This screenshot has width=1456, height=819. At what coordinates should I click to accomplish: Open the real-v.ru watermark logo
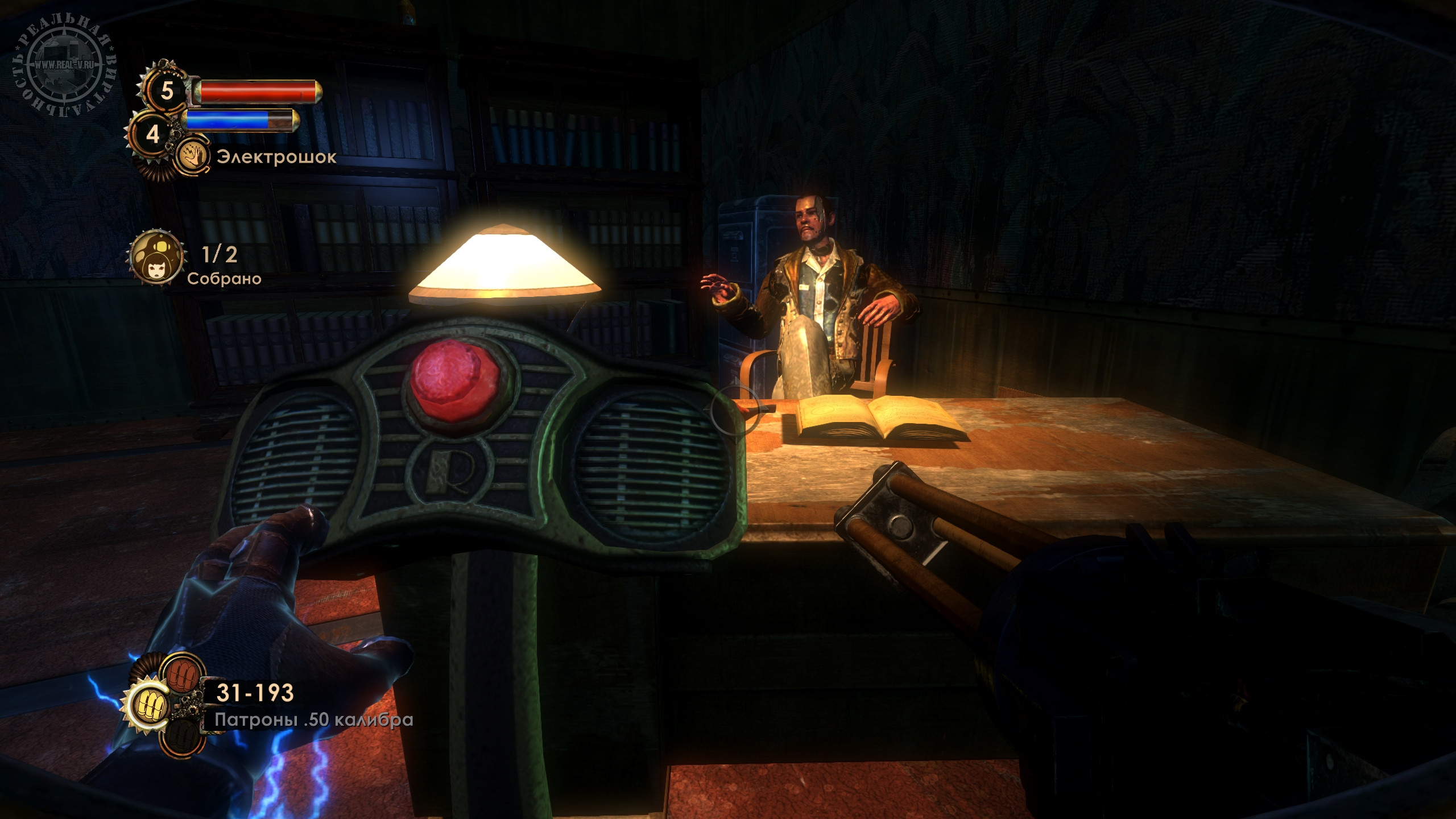(64, 64)
